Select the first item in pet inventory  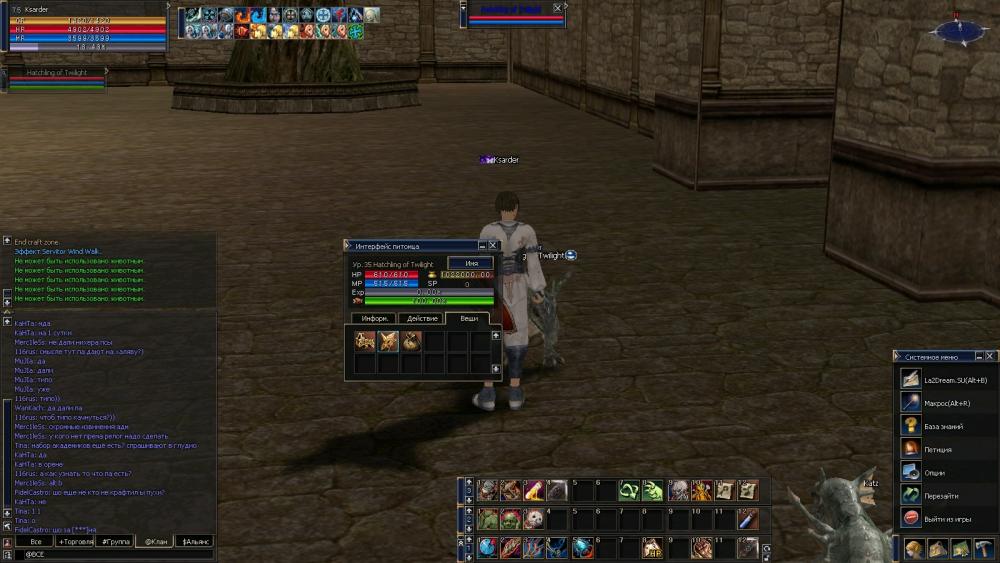pyautogui.click(x=365, y=341)
